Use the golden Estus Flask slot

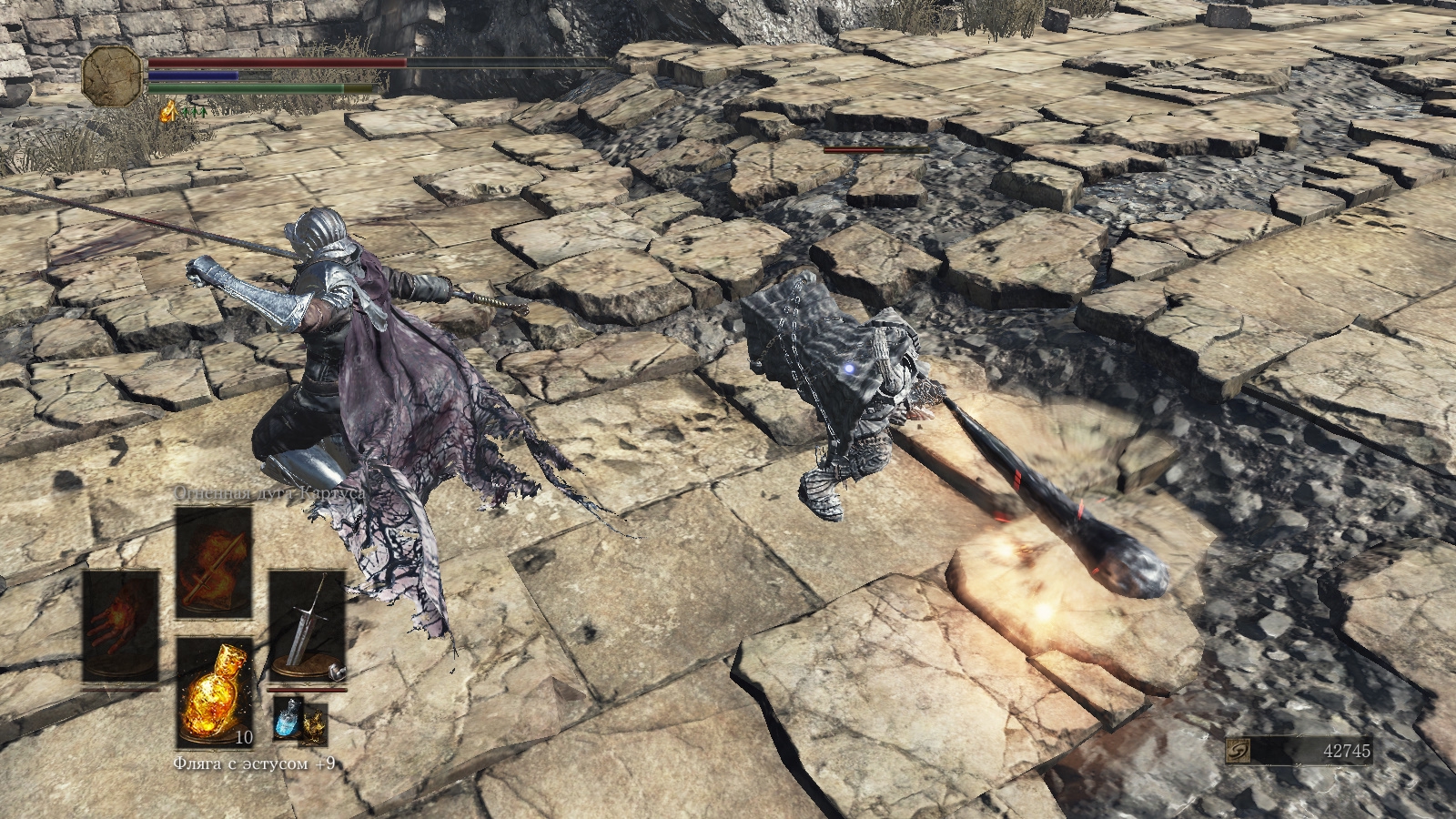[x=214, y=691]
